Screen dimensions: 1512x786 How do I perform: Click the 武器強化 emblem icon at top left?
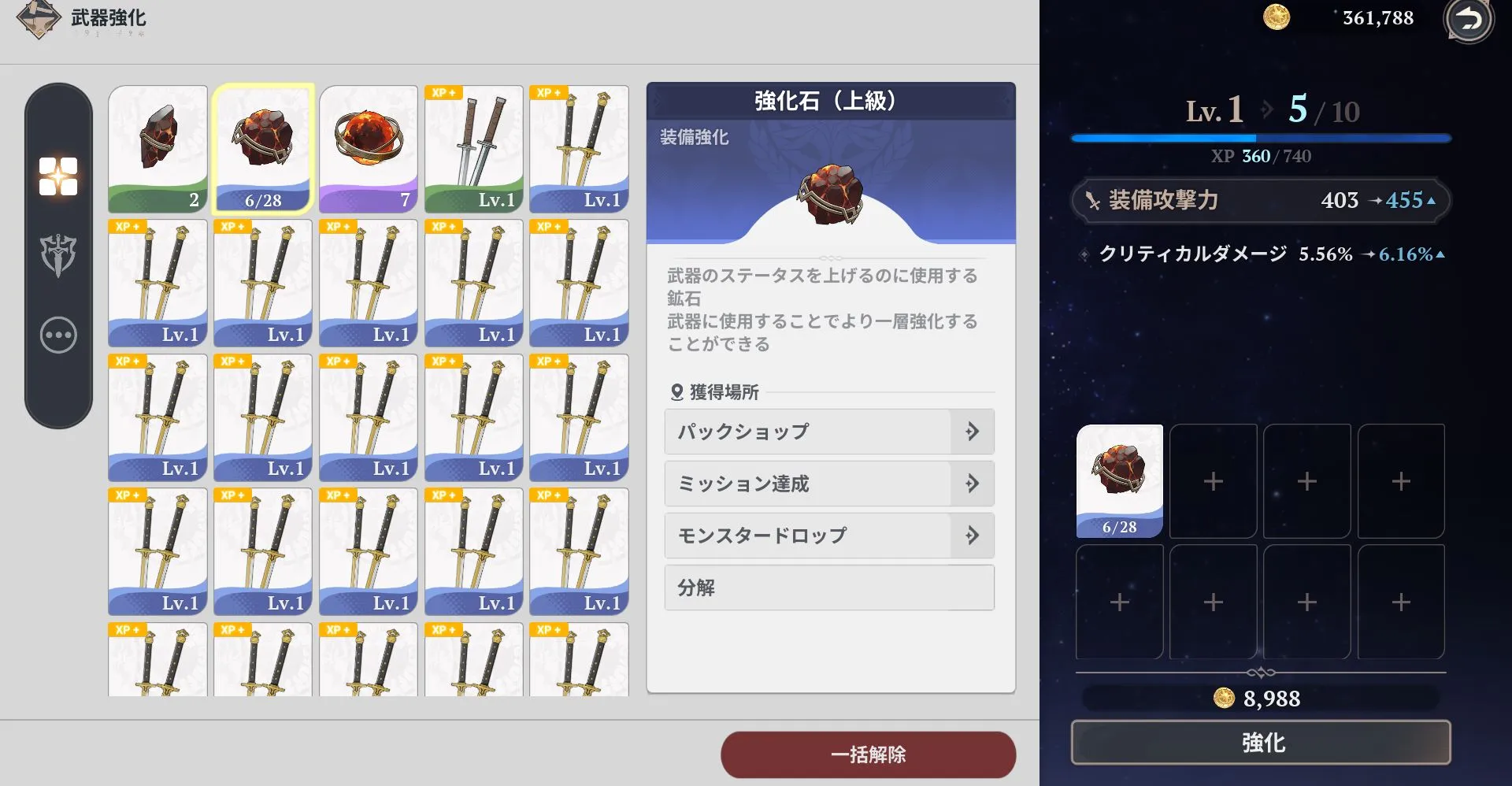click(38, 18)
